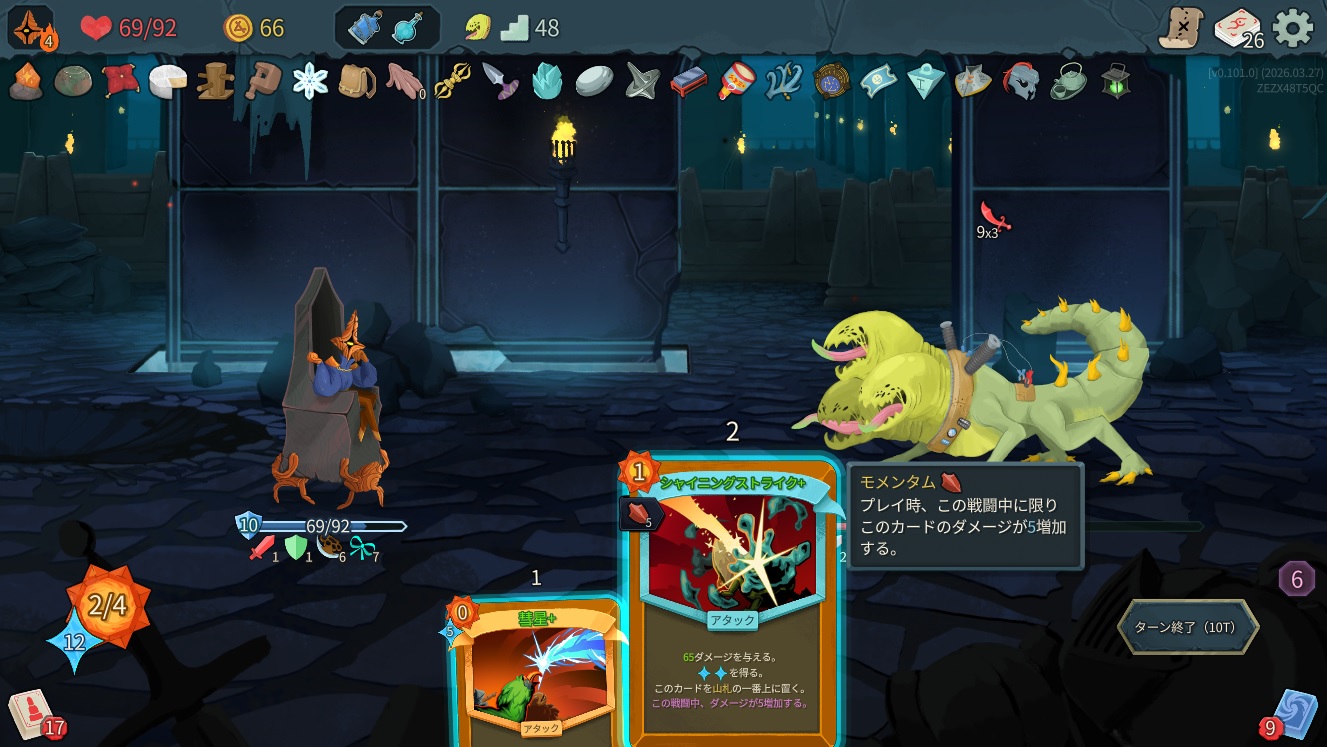Inspect the snowflake relic

pos(310,81)
